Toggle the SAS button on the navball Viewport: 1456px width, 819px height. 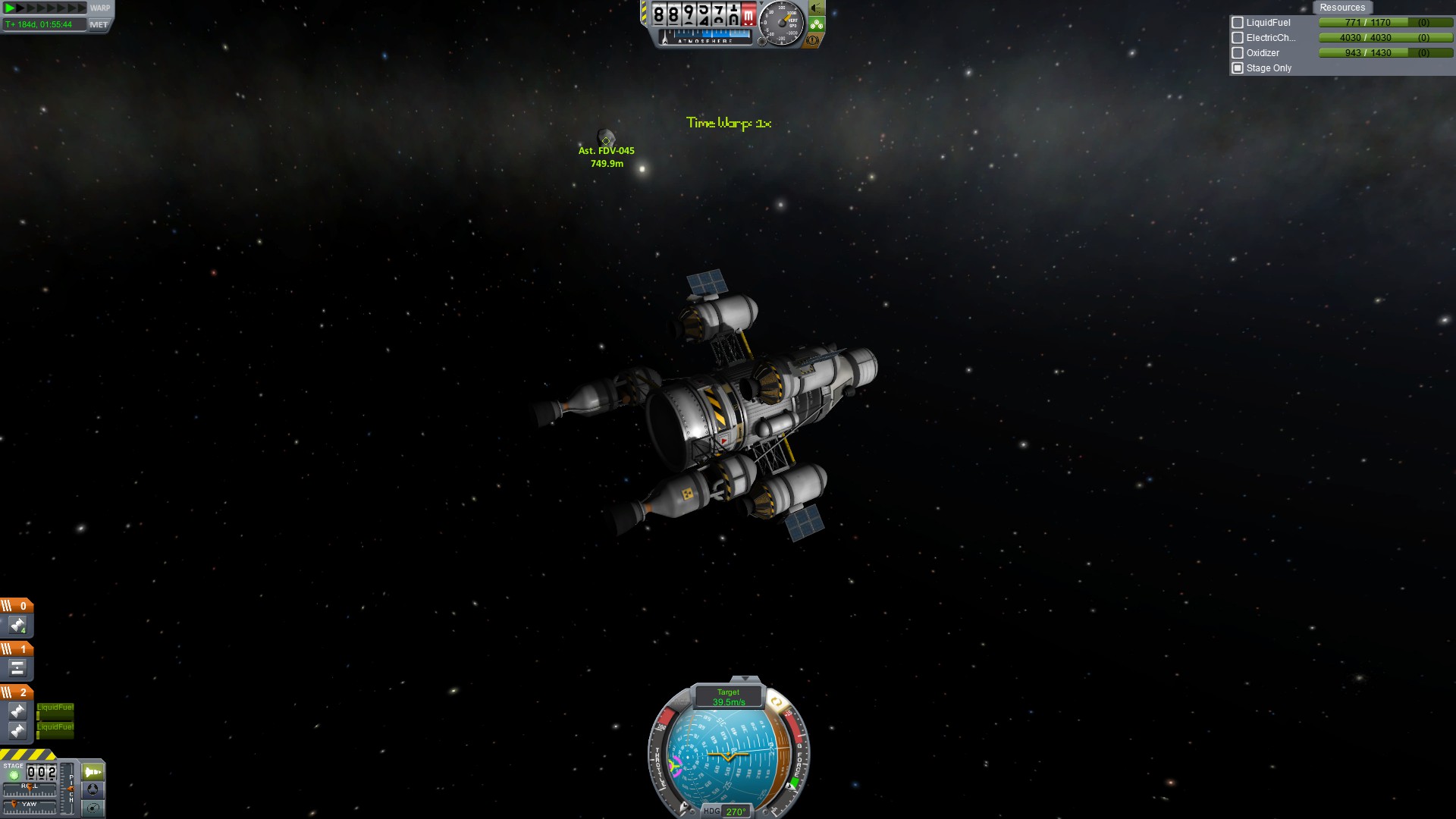click(x=775, y=702)
